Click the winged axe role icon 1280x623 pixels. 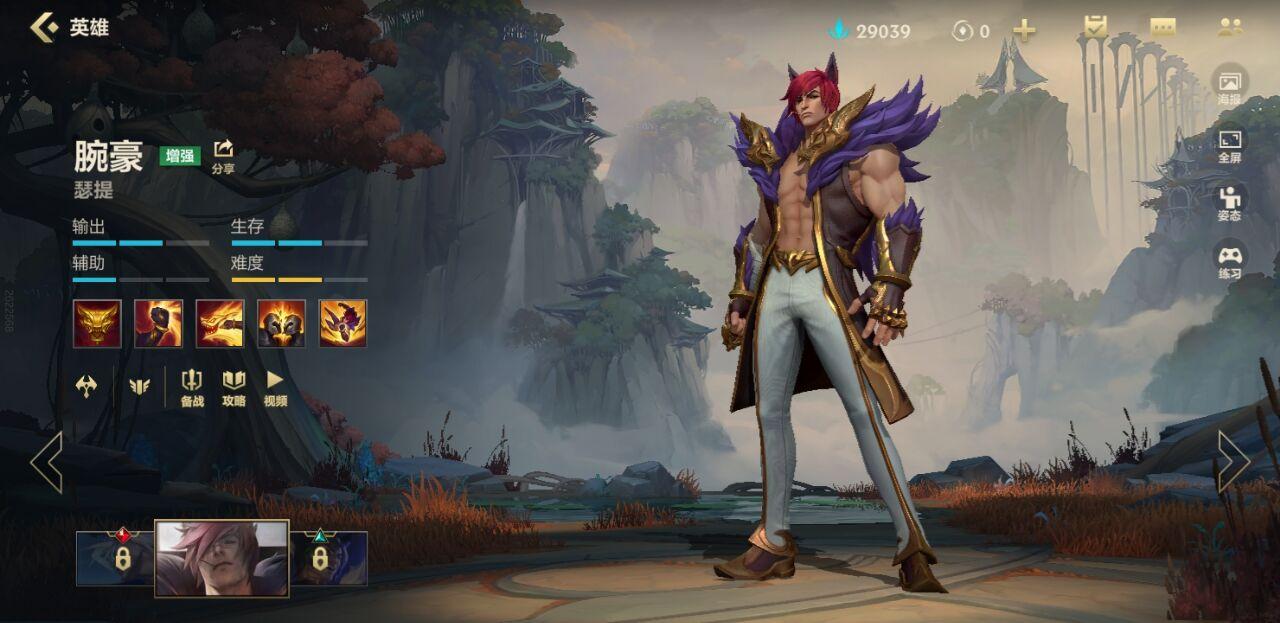click(x=87, y=386)
